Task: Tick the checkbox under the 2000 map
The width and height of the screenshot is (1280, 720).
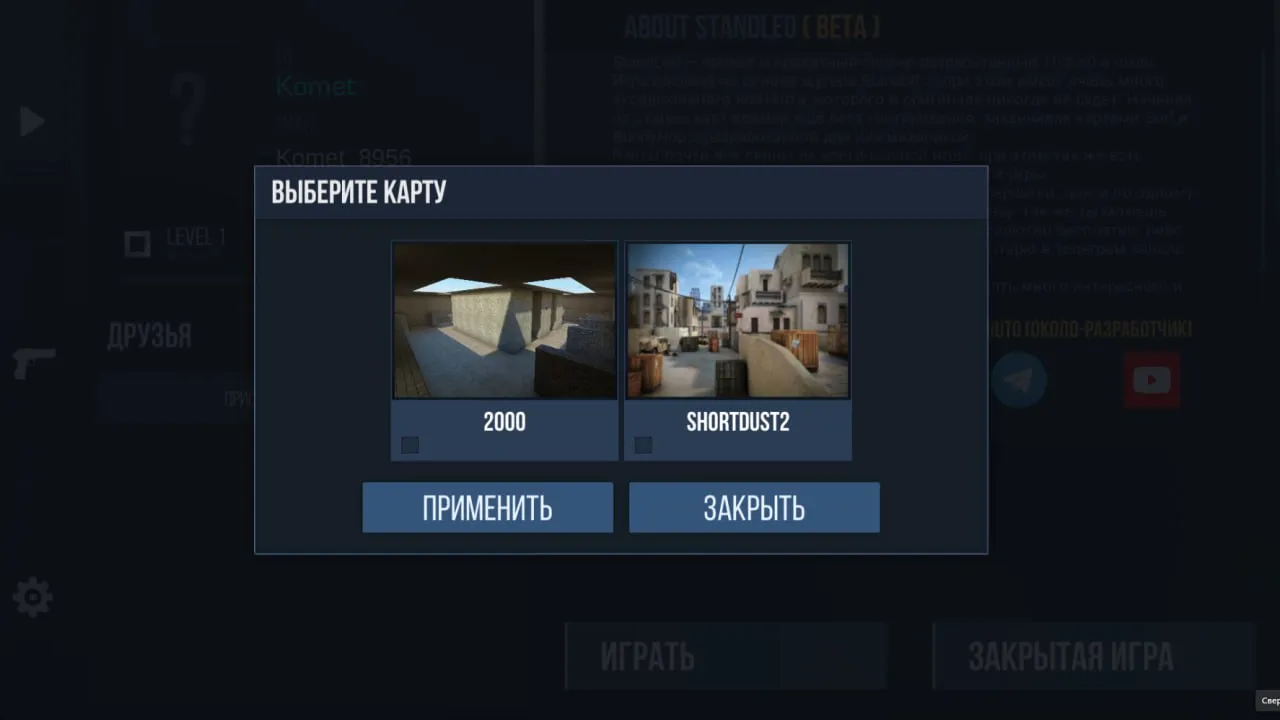Action: (410, 445)
